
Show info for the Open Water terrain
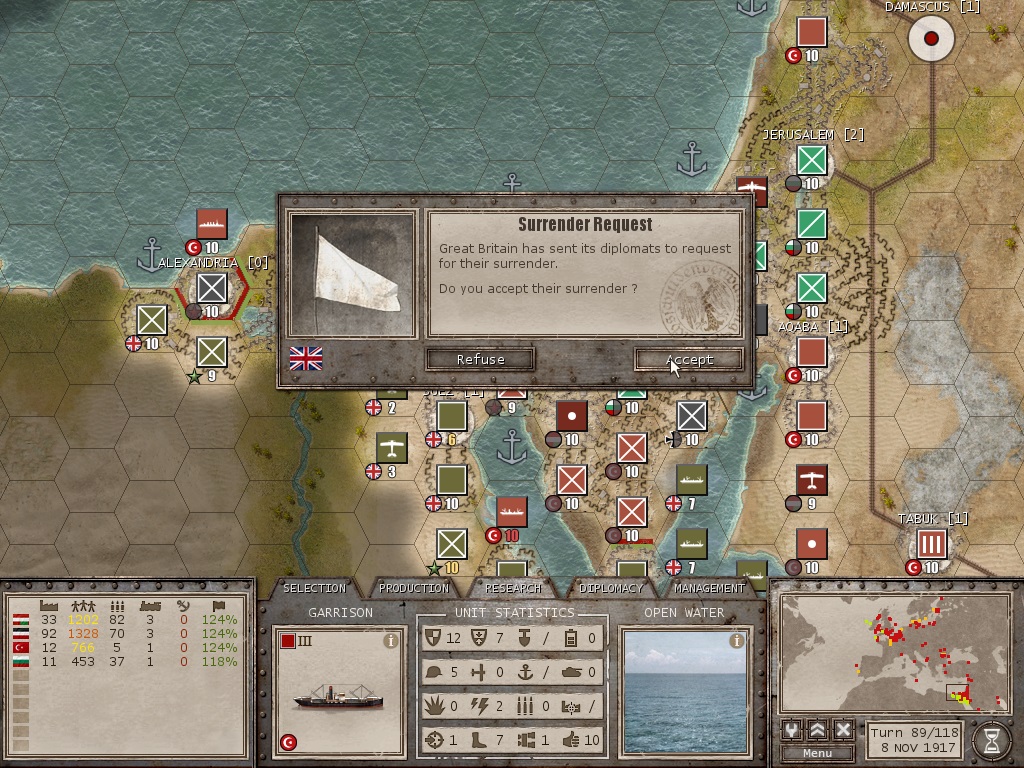point(737,641)
